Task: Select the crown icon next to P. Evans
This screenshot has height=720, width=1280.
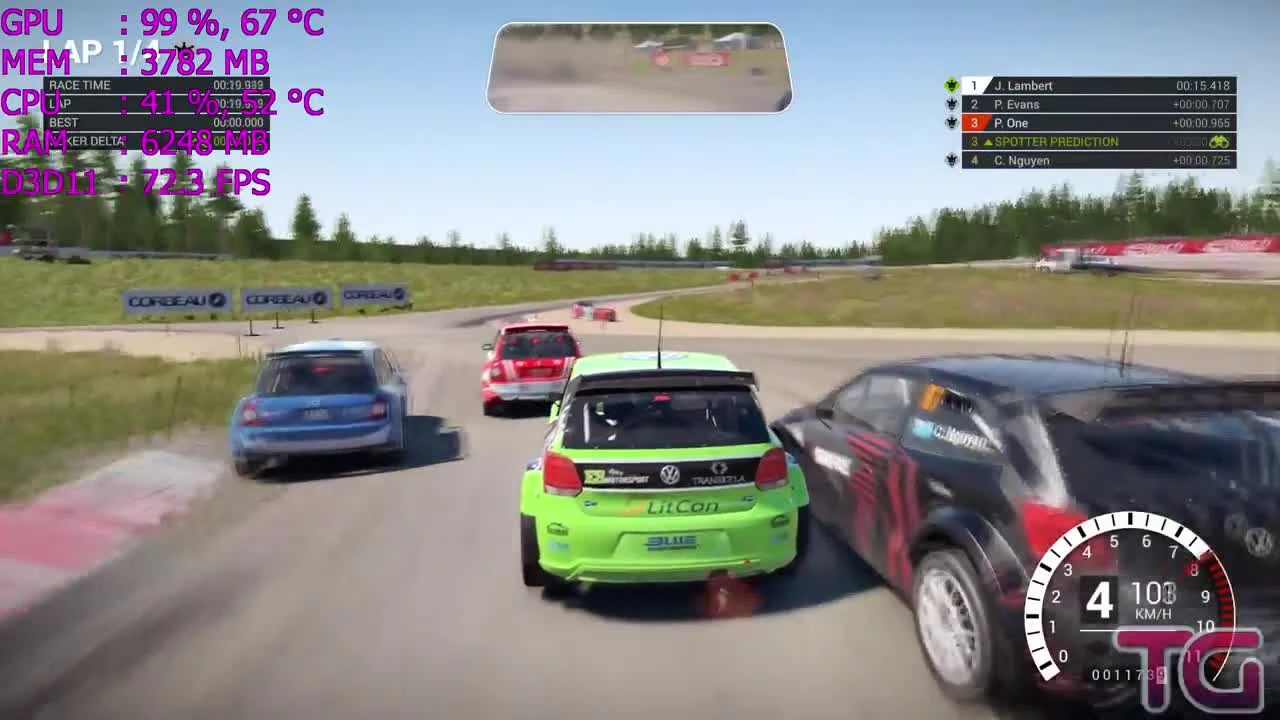Action: (951, 103)
